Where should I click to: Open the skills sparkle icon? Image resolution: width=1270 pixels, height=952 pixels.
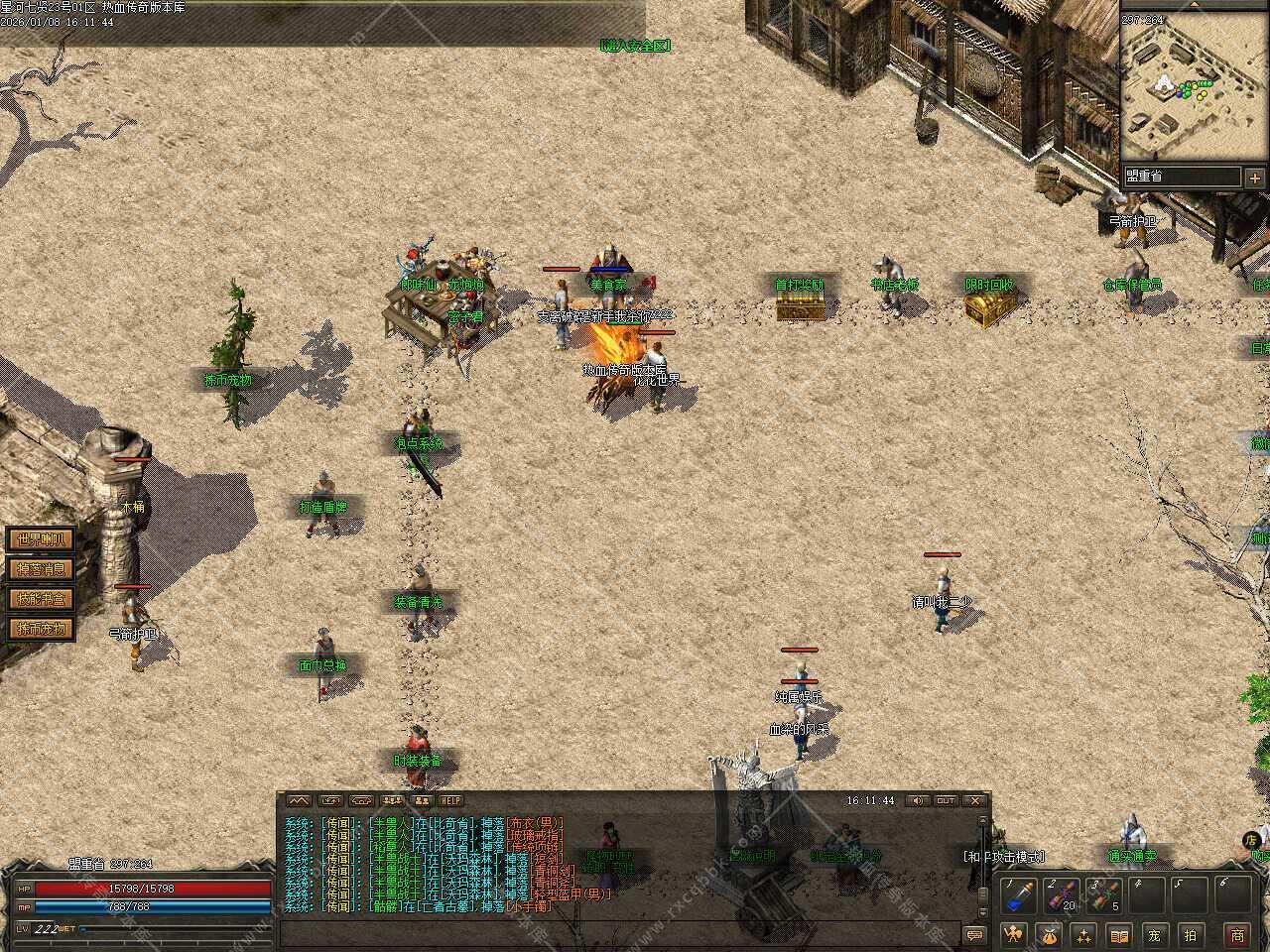click(x=1083, y=934)
